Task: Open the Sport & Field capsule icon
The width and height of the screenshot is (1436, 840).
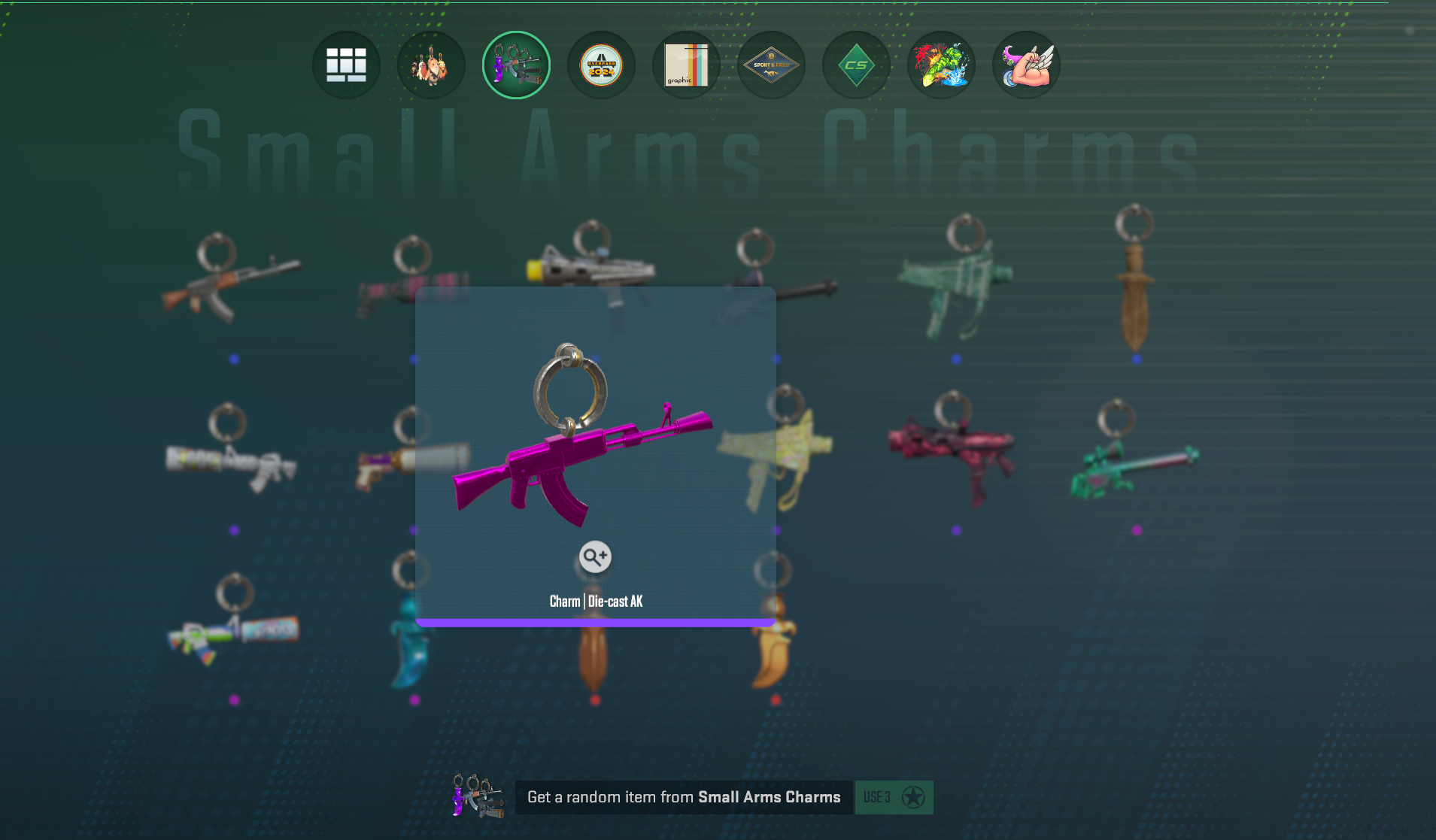Action: (772, 65)
